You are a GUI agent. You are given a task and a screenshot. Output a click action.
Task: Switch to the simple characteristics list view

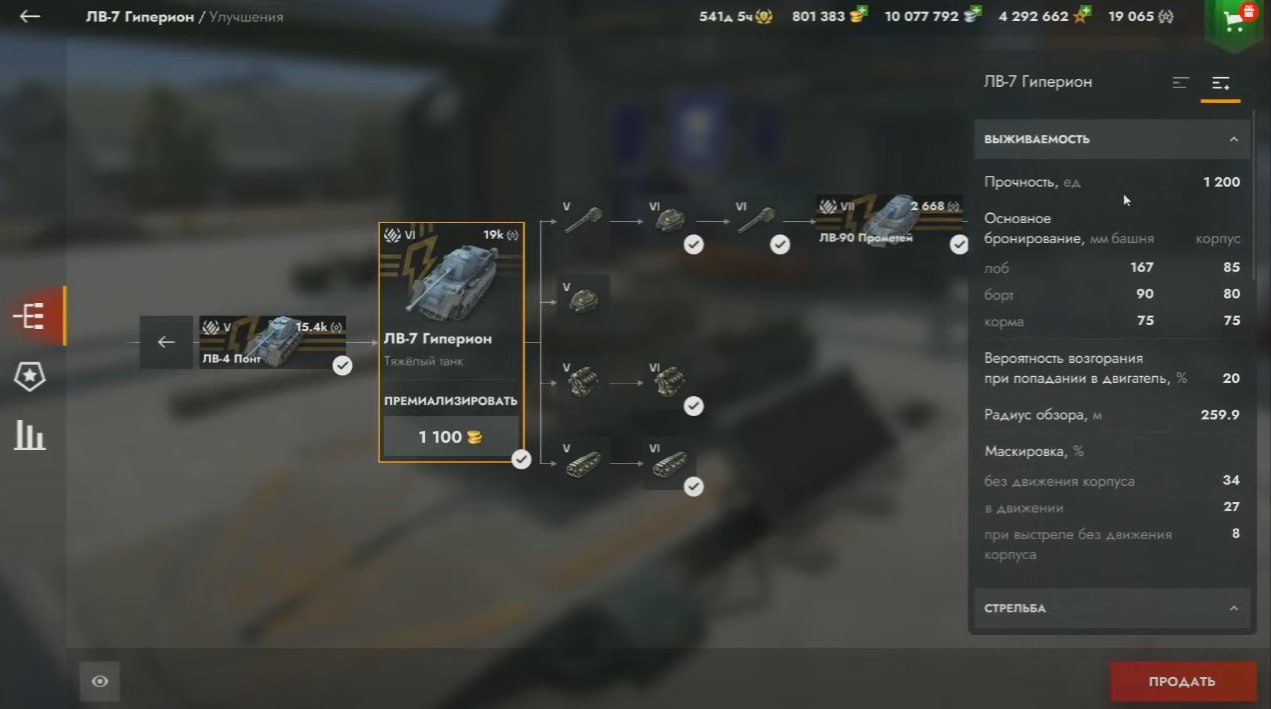(x=1181, y=83)
